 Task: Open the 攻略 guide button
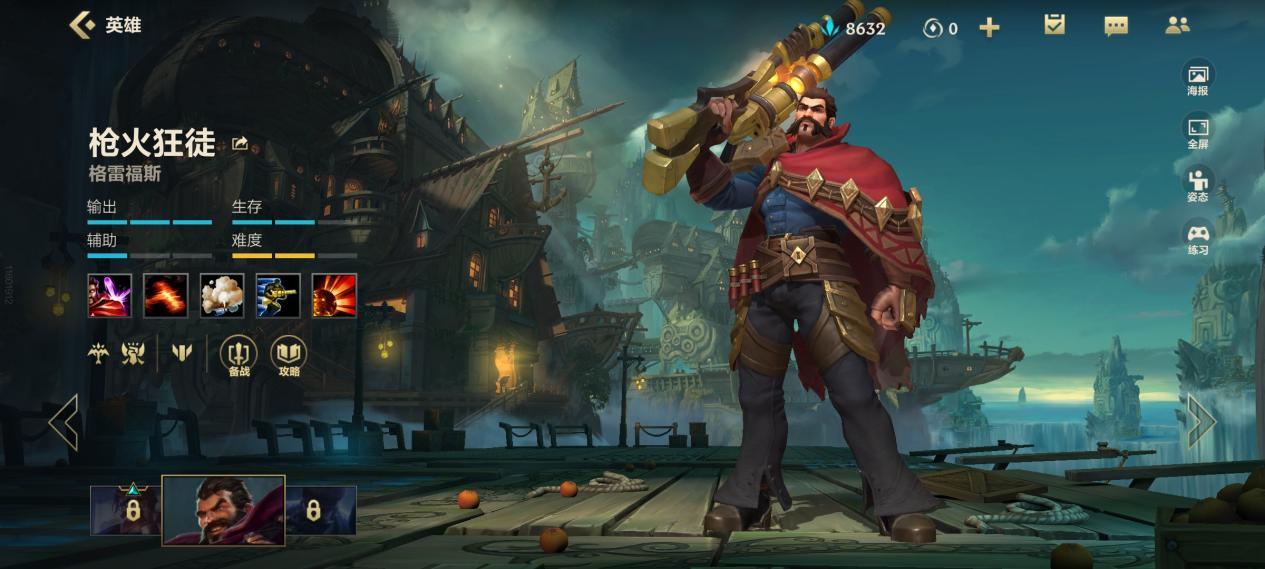pos(289,356)
